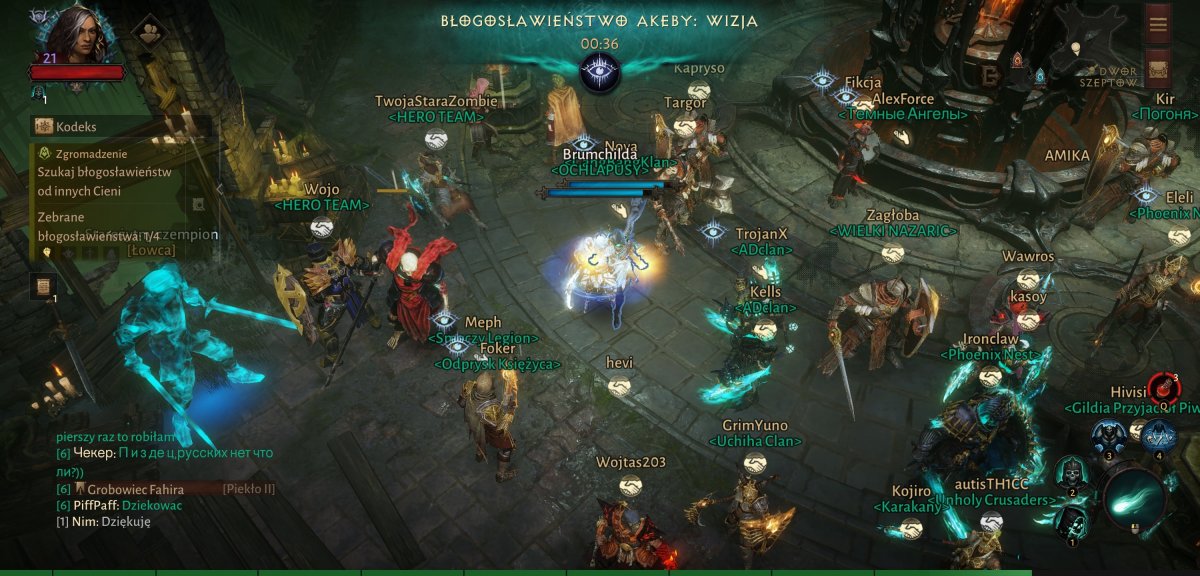Image resolution: width=1200 pixels, height=576 pixels.
Task: Activate the skull helmet skill in slot 2
Action: pyautogui.click(x=1072, y=473)
